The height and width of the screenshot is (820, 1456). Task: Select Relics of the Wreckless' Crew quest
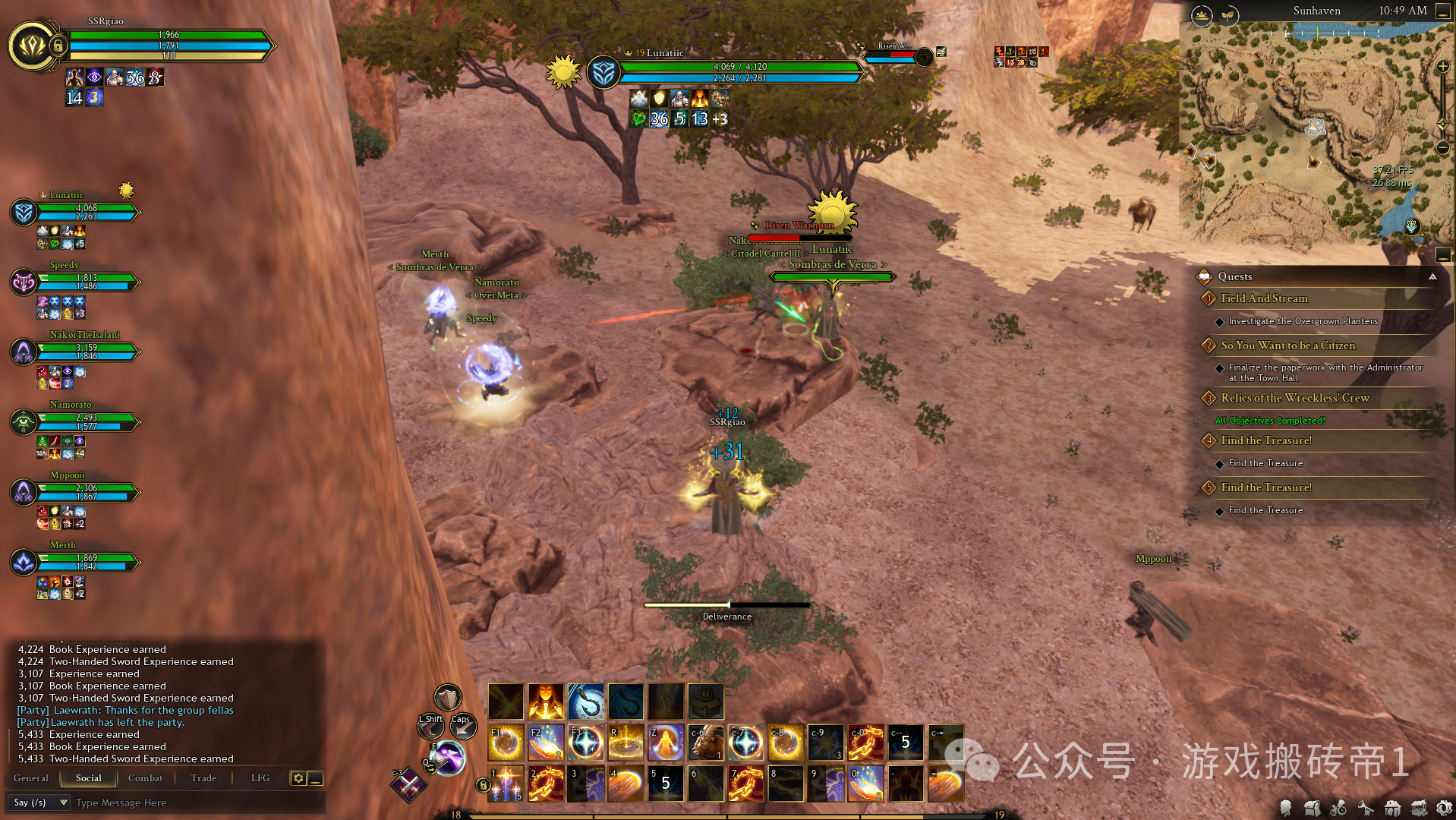pos(1295,398)
